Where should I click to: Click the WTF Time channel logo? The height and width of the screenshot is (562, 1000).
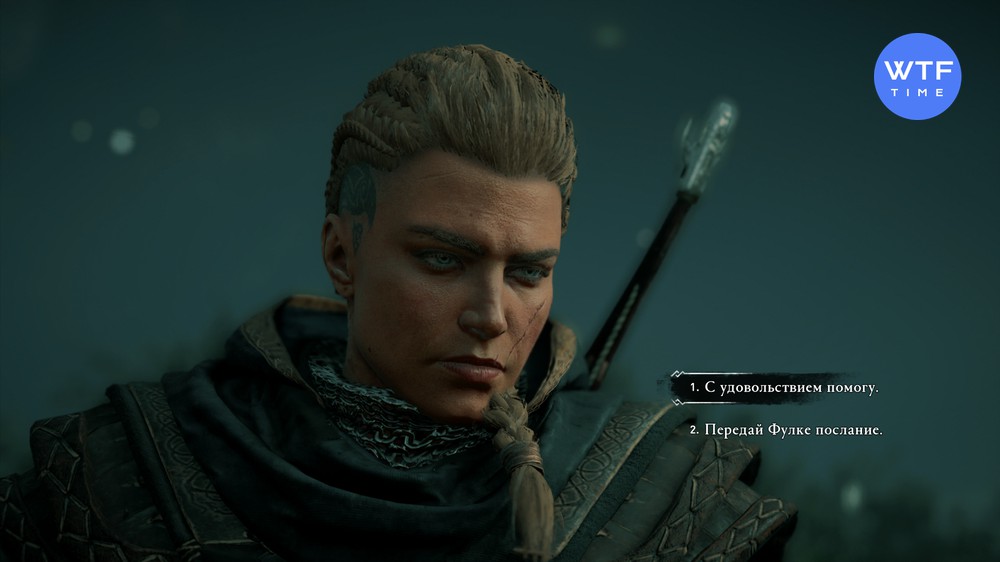[917, 77]
